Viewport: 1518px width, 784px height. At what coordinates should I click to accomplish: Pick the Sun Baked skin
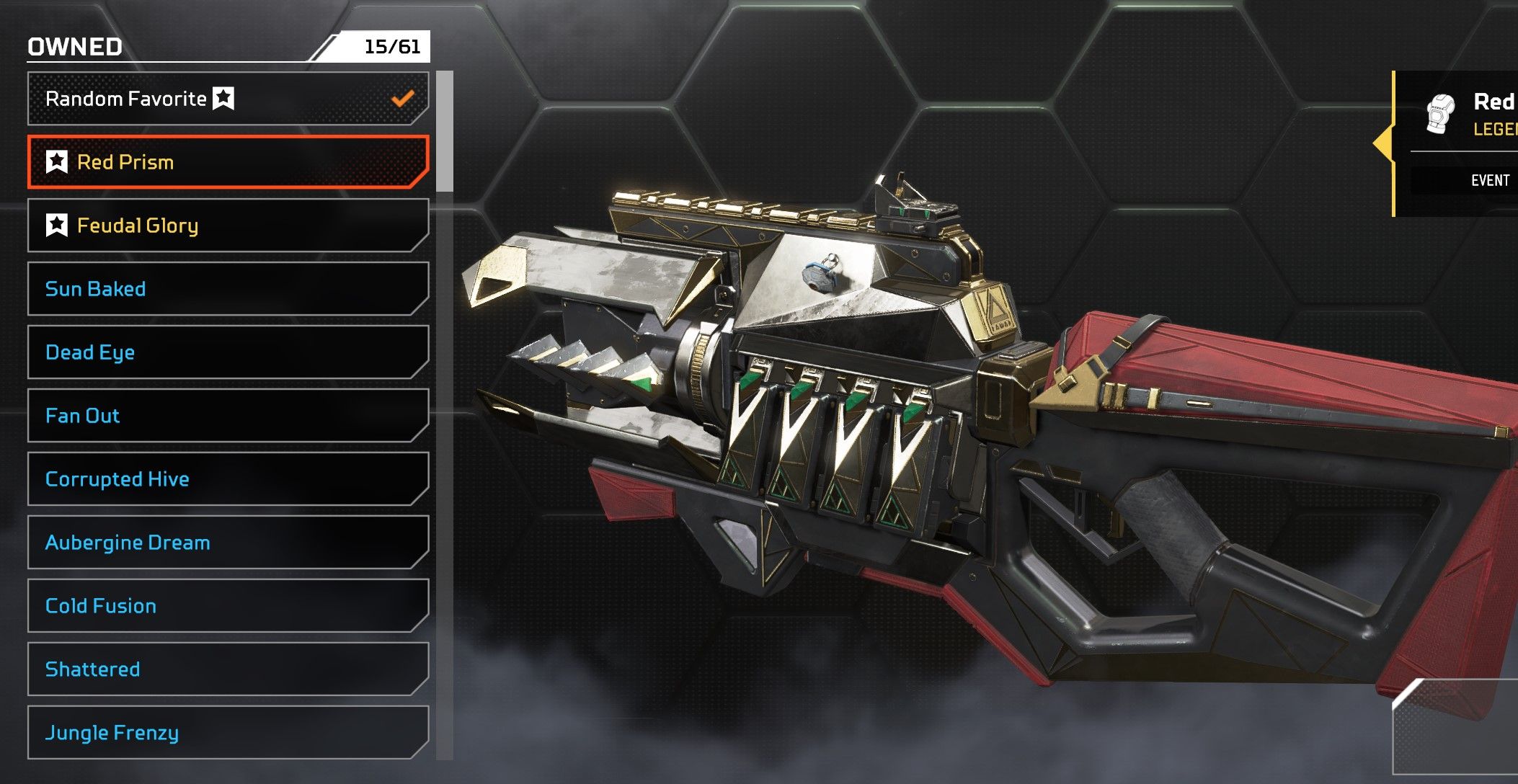[228, 289]
